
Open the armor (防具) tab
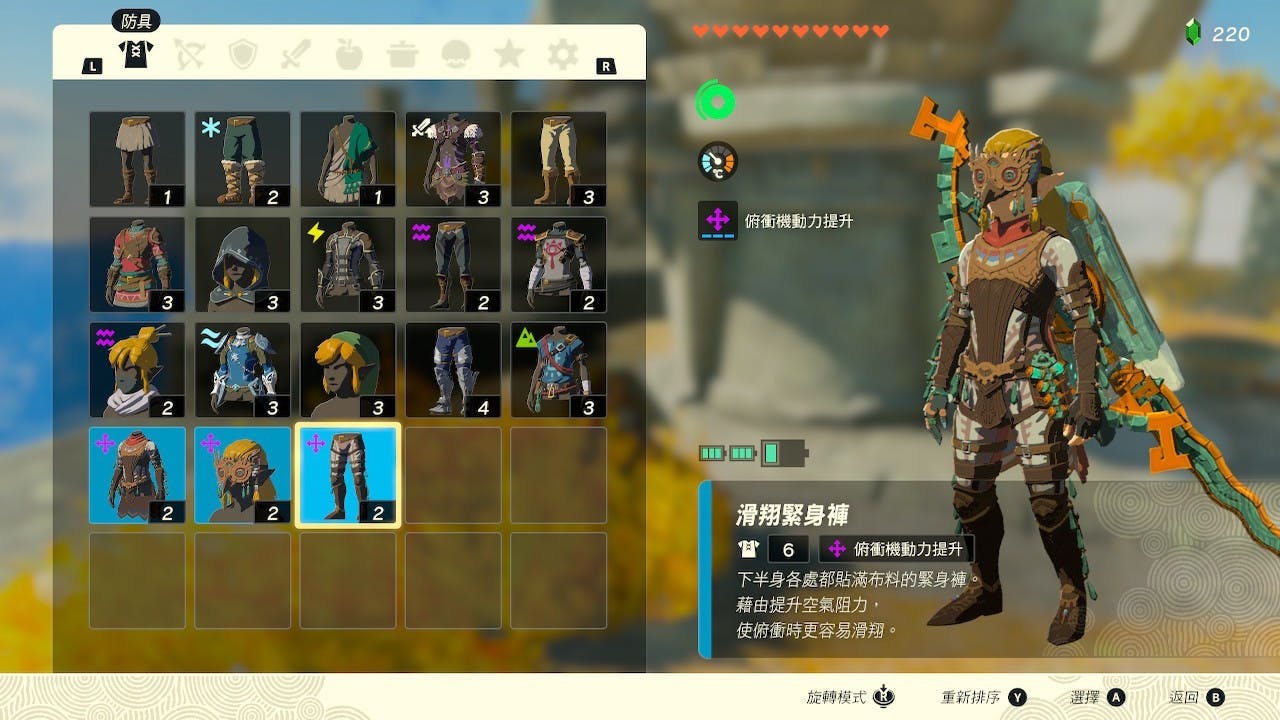(135, 52)
